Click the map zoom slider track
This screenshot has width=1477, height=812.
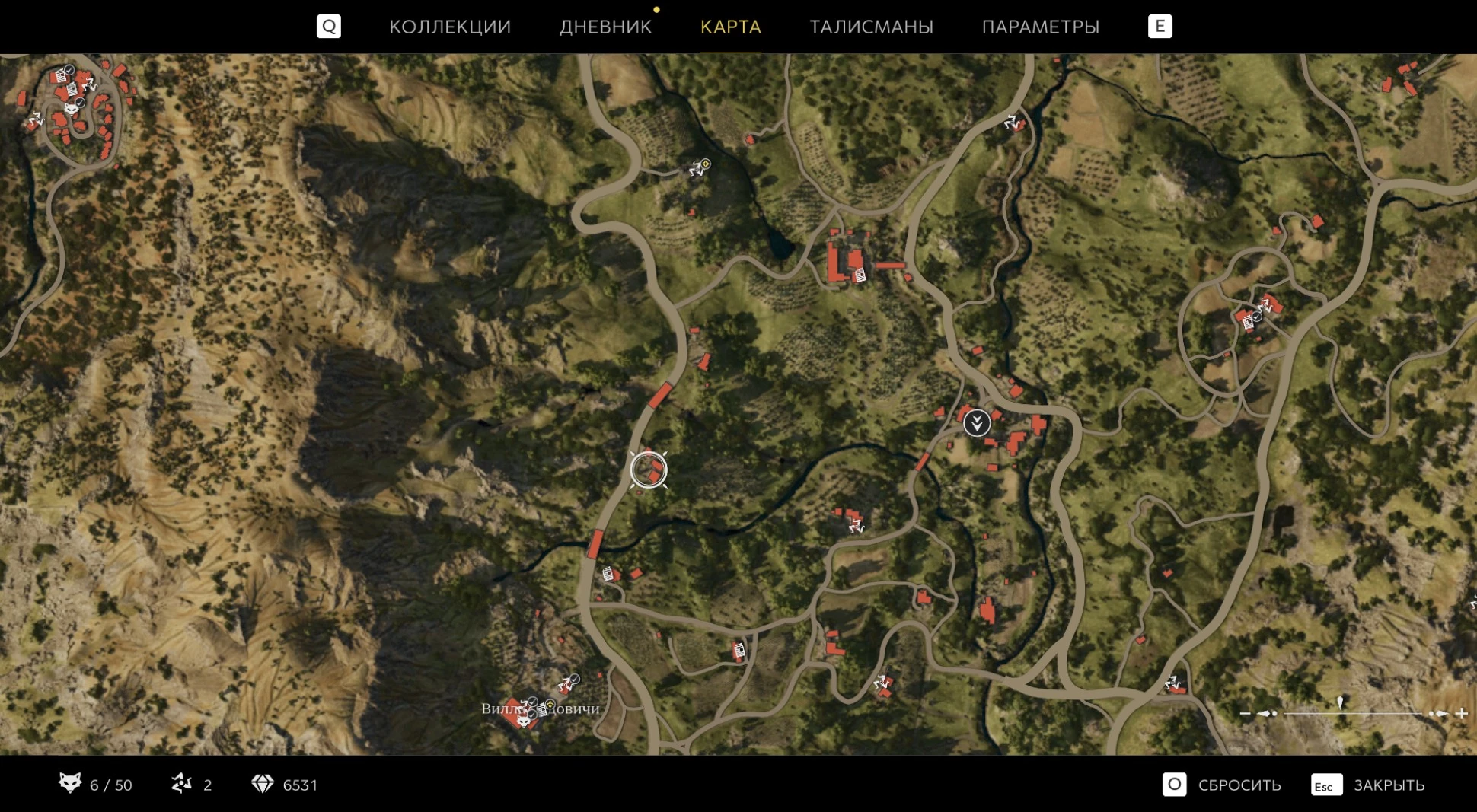coord(1352,713)
